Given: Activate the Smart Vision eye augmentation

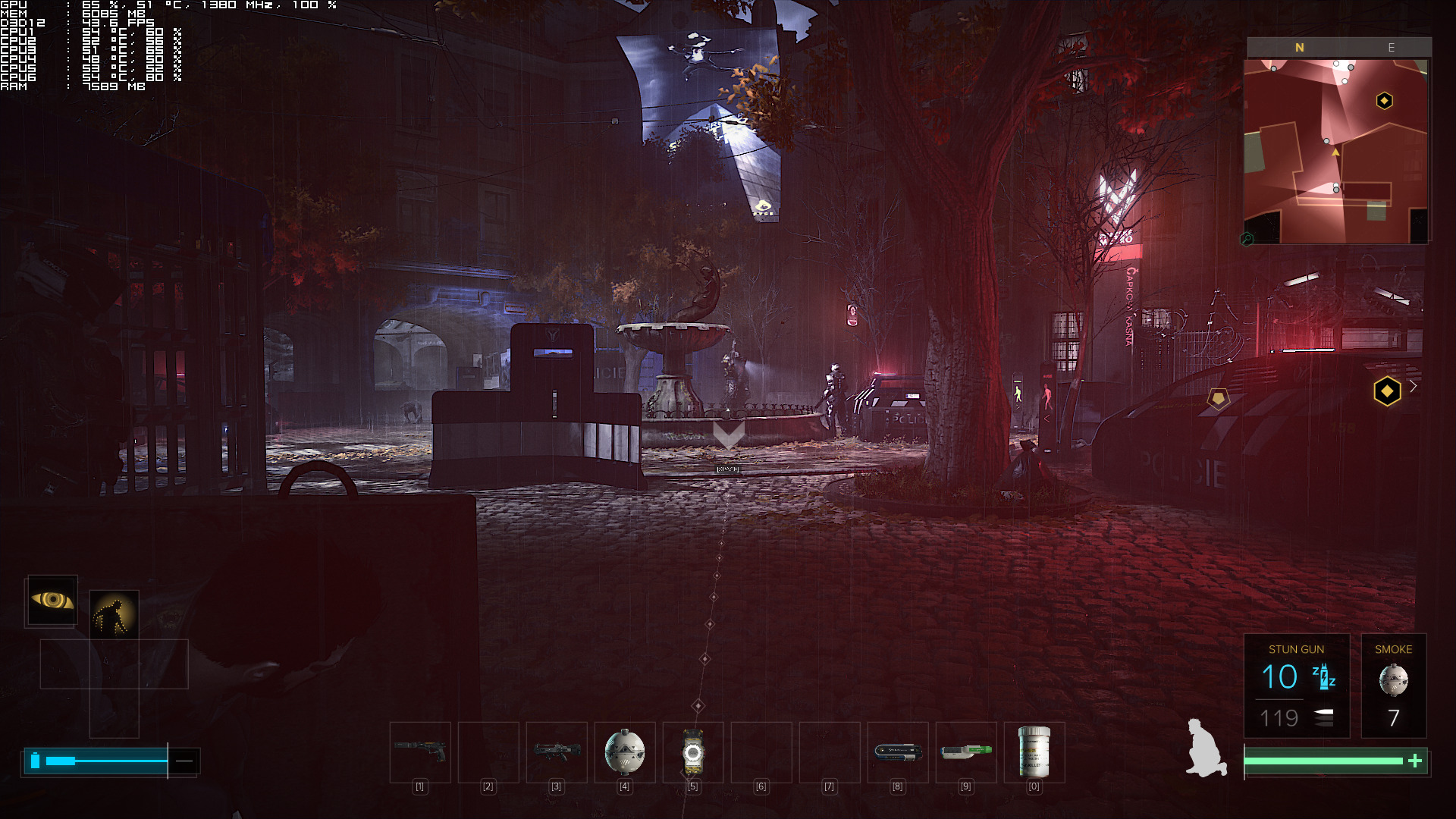Looking at the screenshot, I should click(52, 600).
